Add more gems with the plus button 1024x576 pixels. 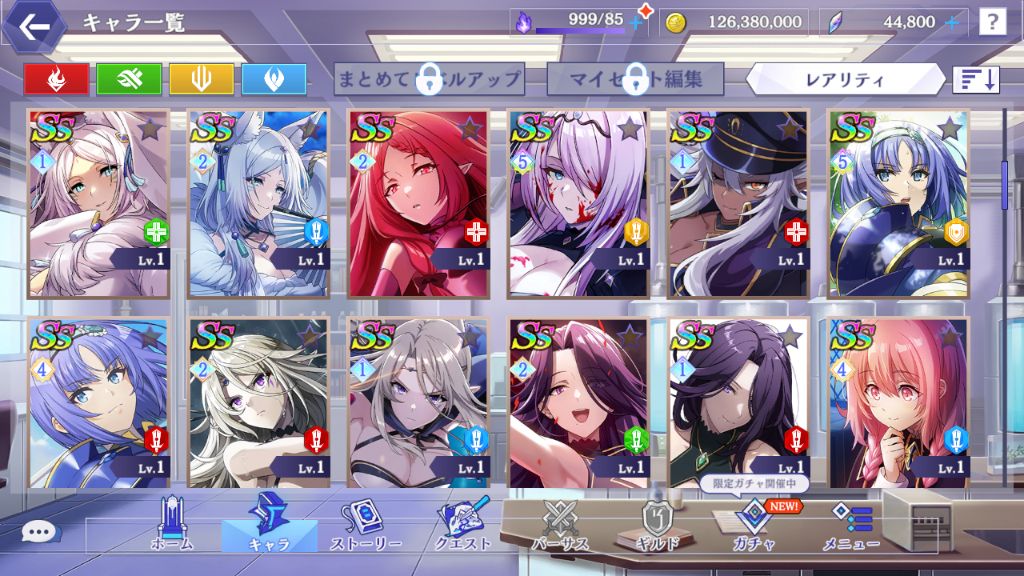click(x=951, y=21)
